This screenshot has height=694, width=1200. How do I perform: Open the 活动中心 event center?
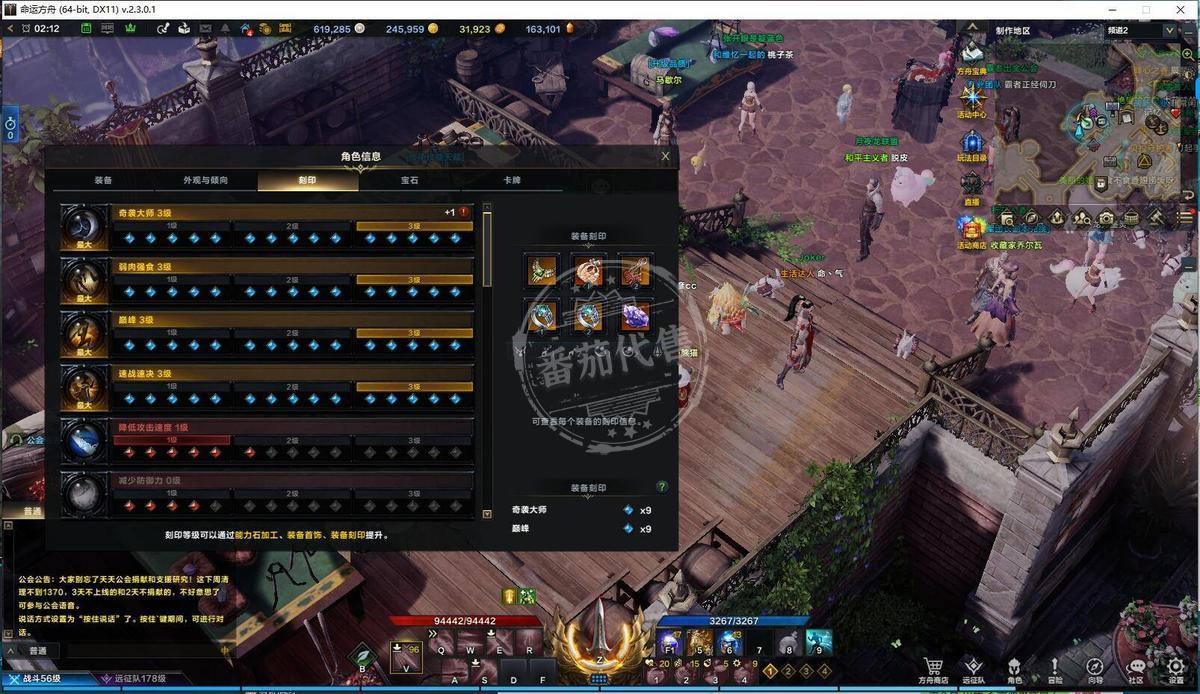point(972,100)
